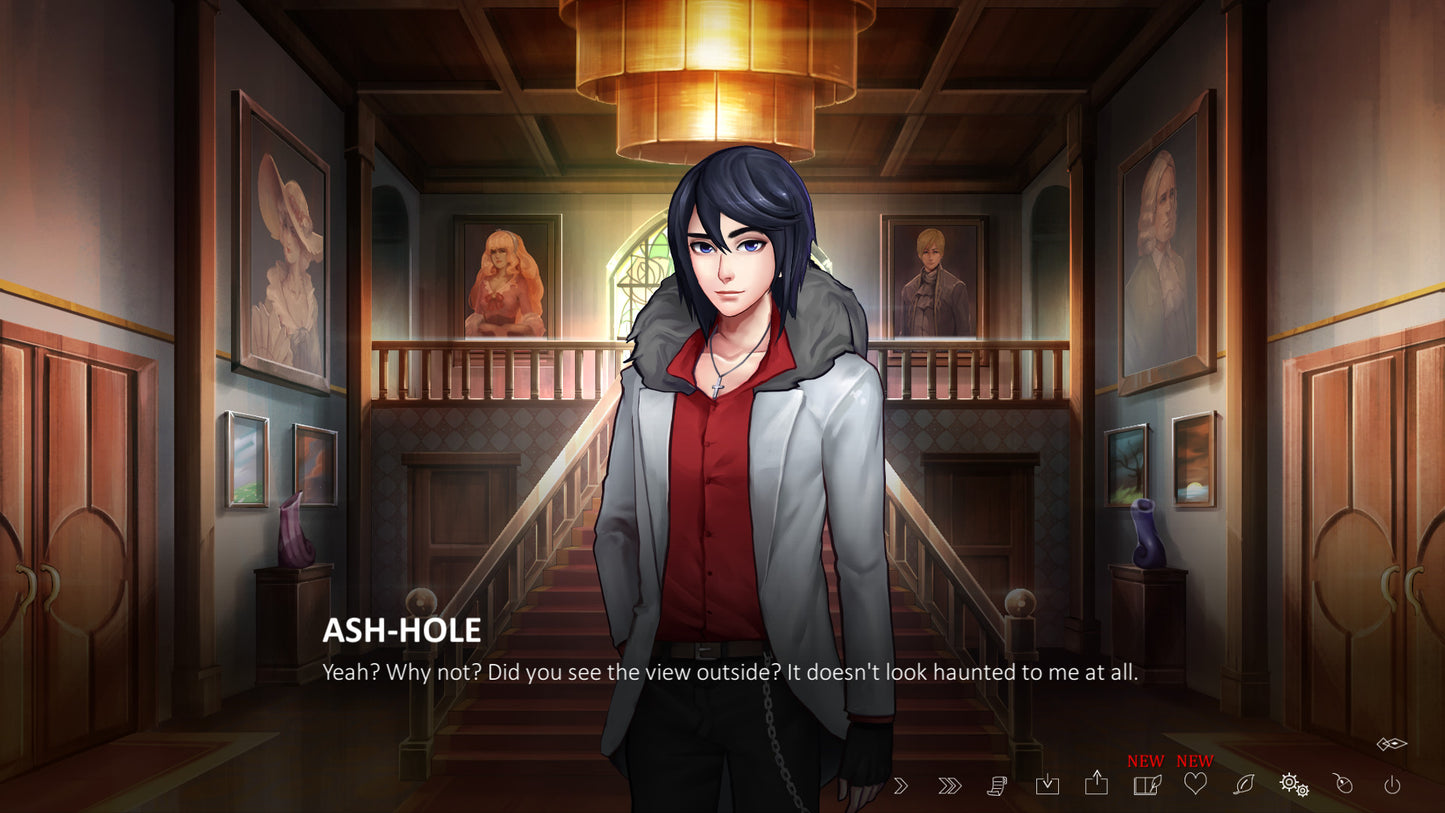Enable auto-read mode with the leaf icon
This screenshot has width=1445, height=813.
click(x=1245, y=786)
